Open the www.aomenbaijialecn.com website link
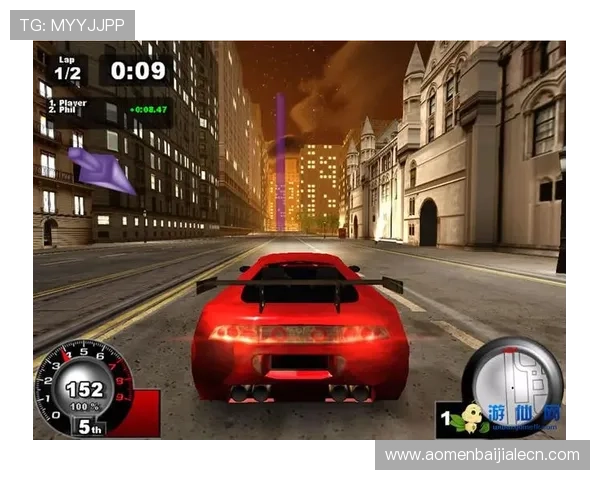Image resolution: width=600 pixels, height=480 pixels. [481, 455]
